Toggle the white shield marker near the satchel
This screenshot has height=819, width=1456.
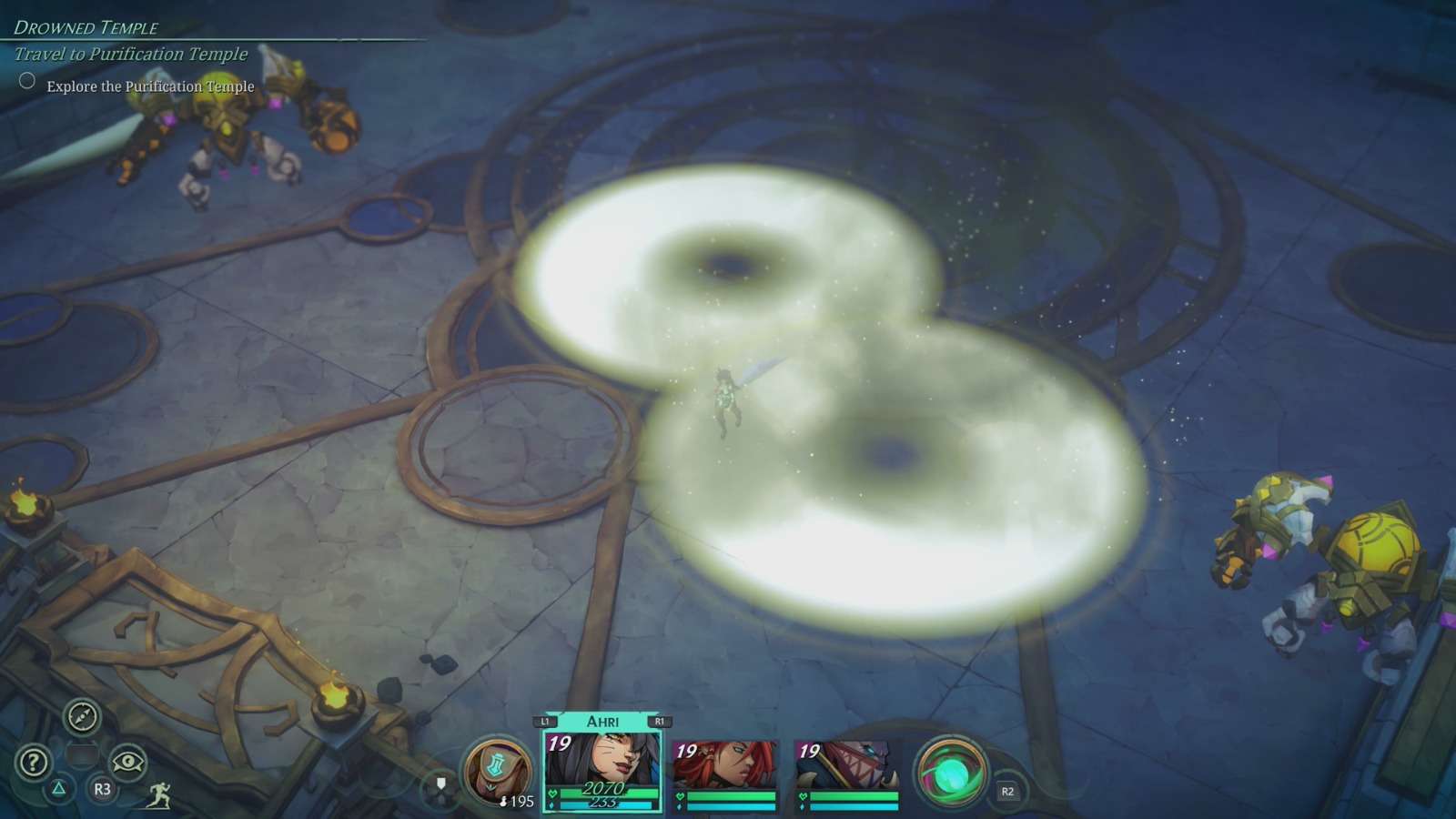440,784
